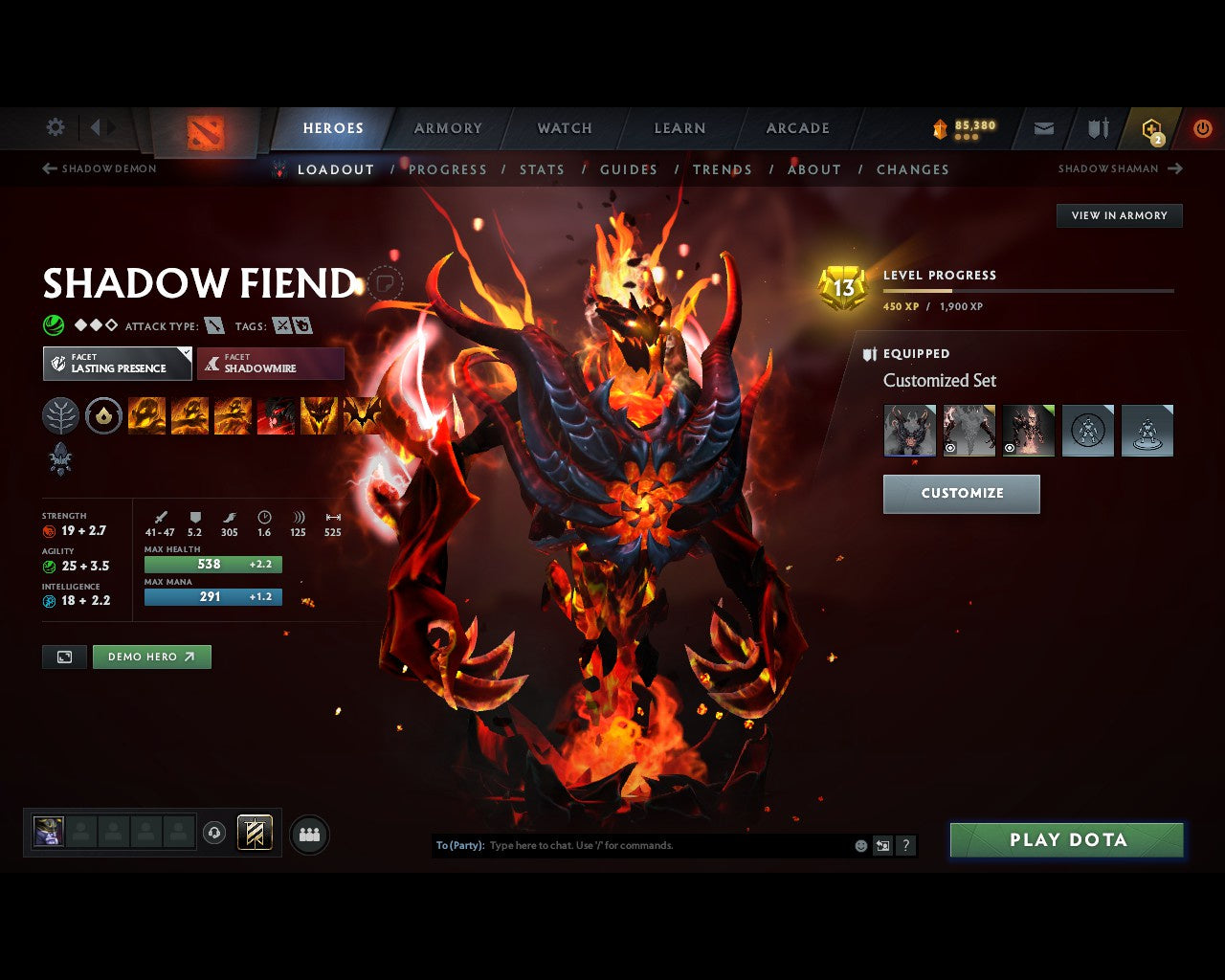Open the settings gear icon
This screenshot has height=980, width=1225.
coord(55,127)
